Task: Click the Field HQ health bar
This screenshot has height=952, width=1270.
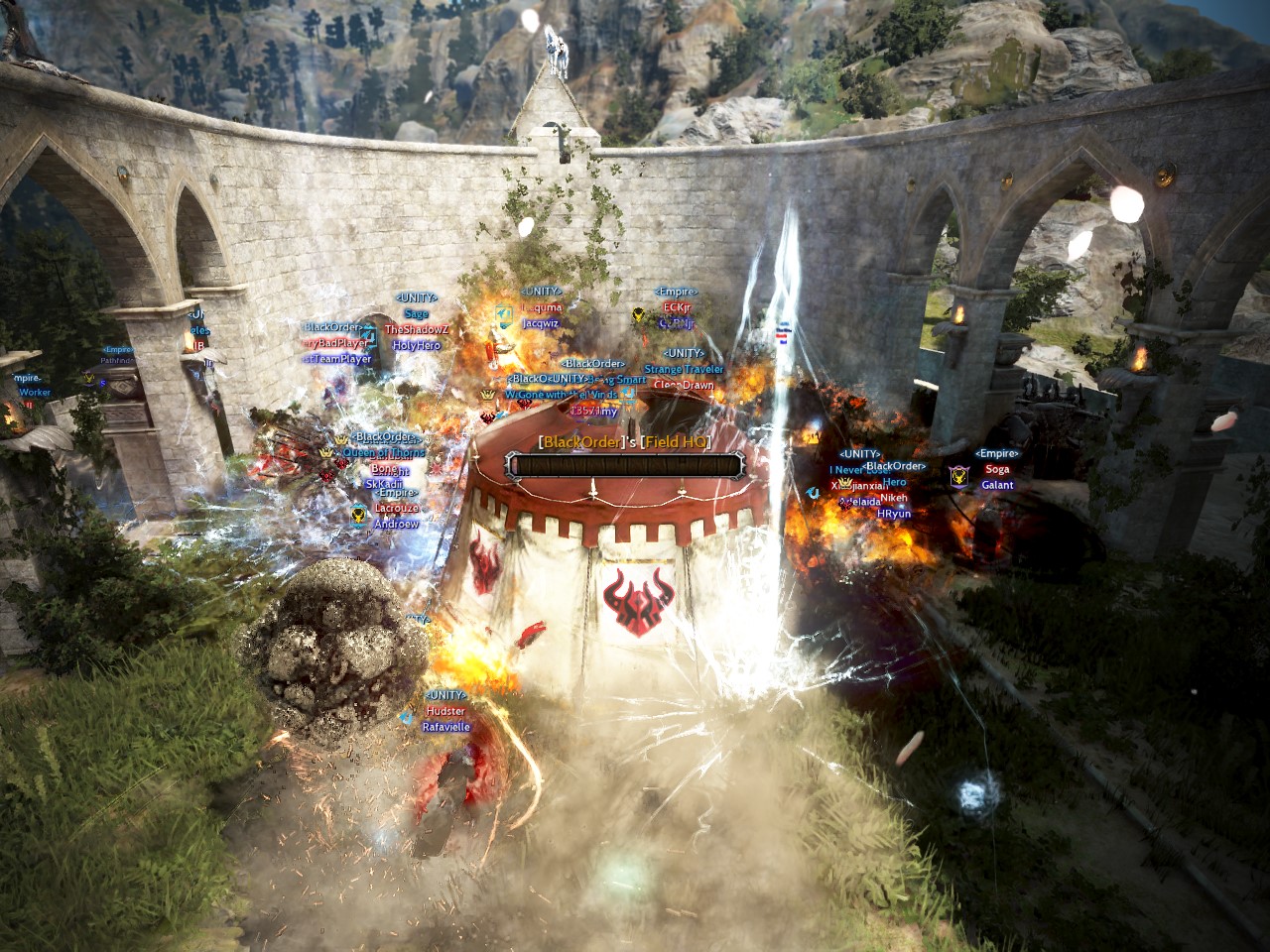Action: 625,462
